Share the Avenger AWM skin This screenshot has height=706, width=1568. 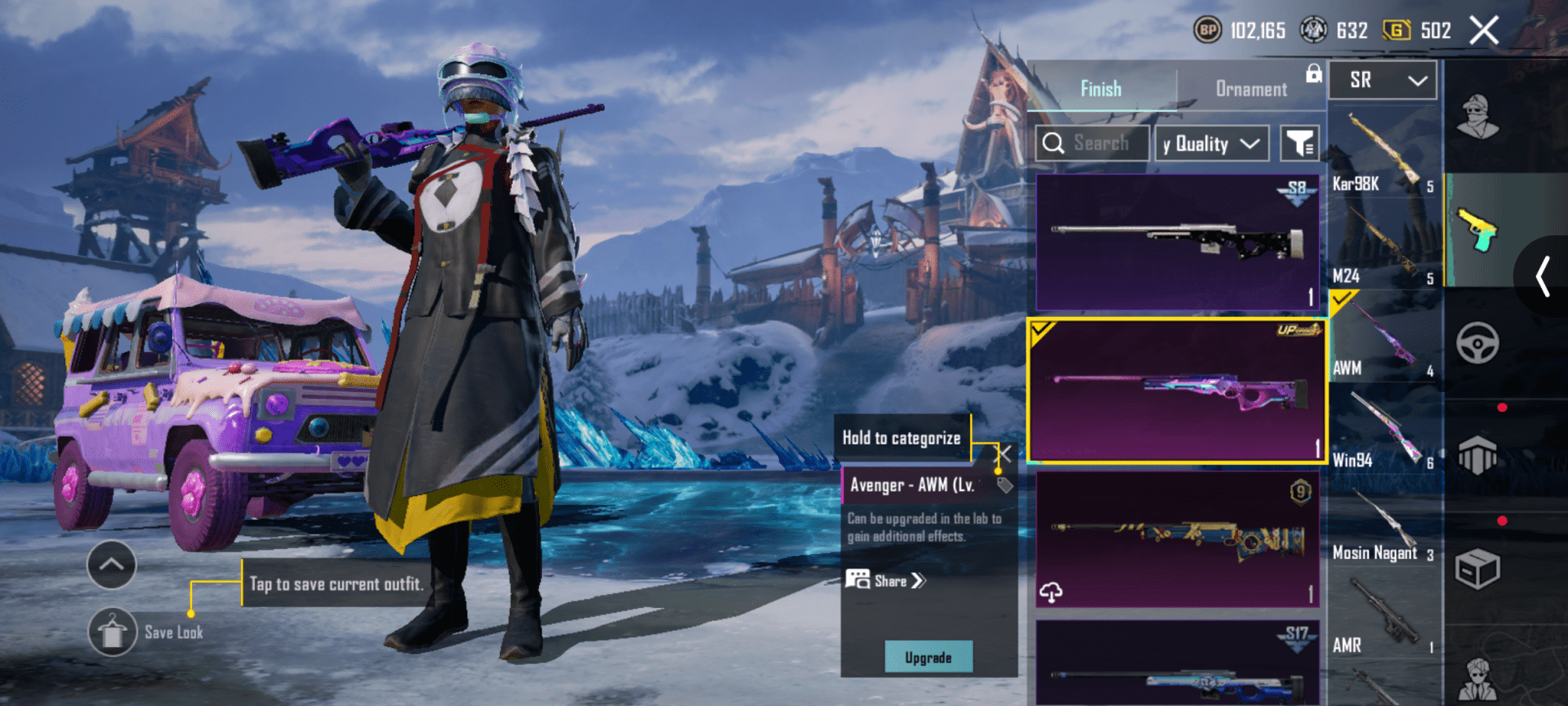(x=887, y=581)
